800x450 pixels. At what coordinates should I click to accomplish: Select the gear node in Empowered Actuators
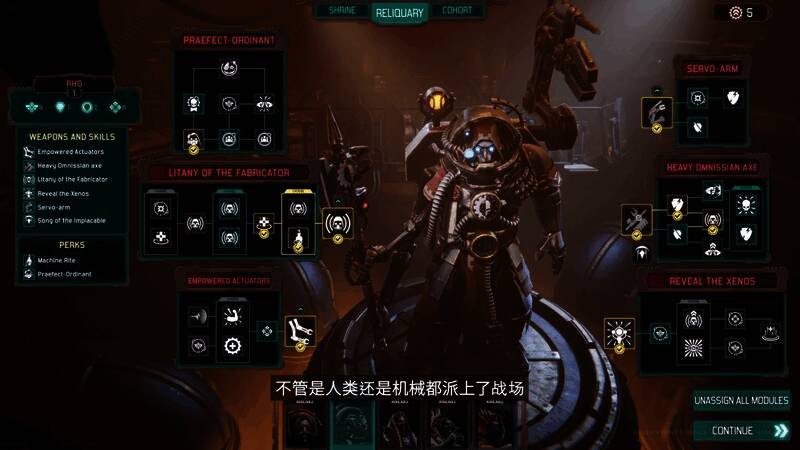[232, 346]
